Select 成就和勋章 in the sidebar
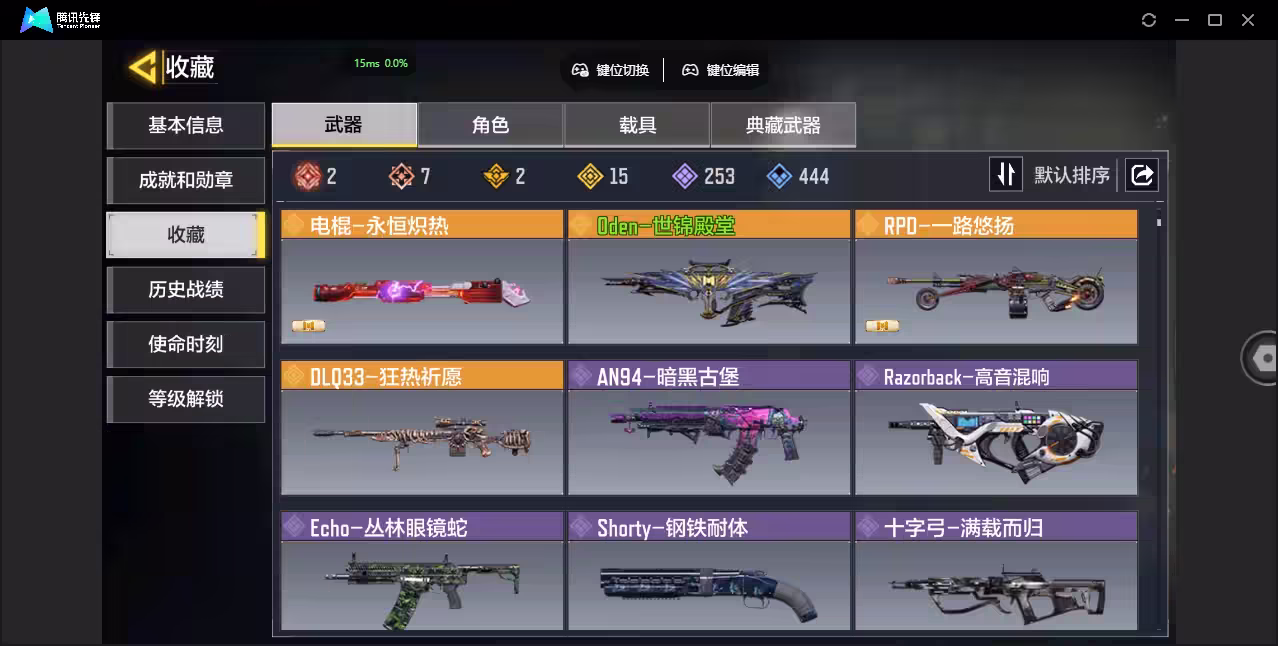Screen dimensions: 1278x646 186,180
